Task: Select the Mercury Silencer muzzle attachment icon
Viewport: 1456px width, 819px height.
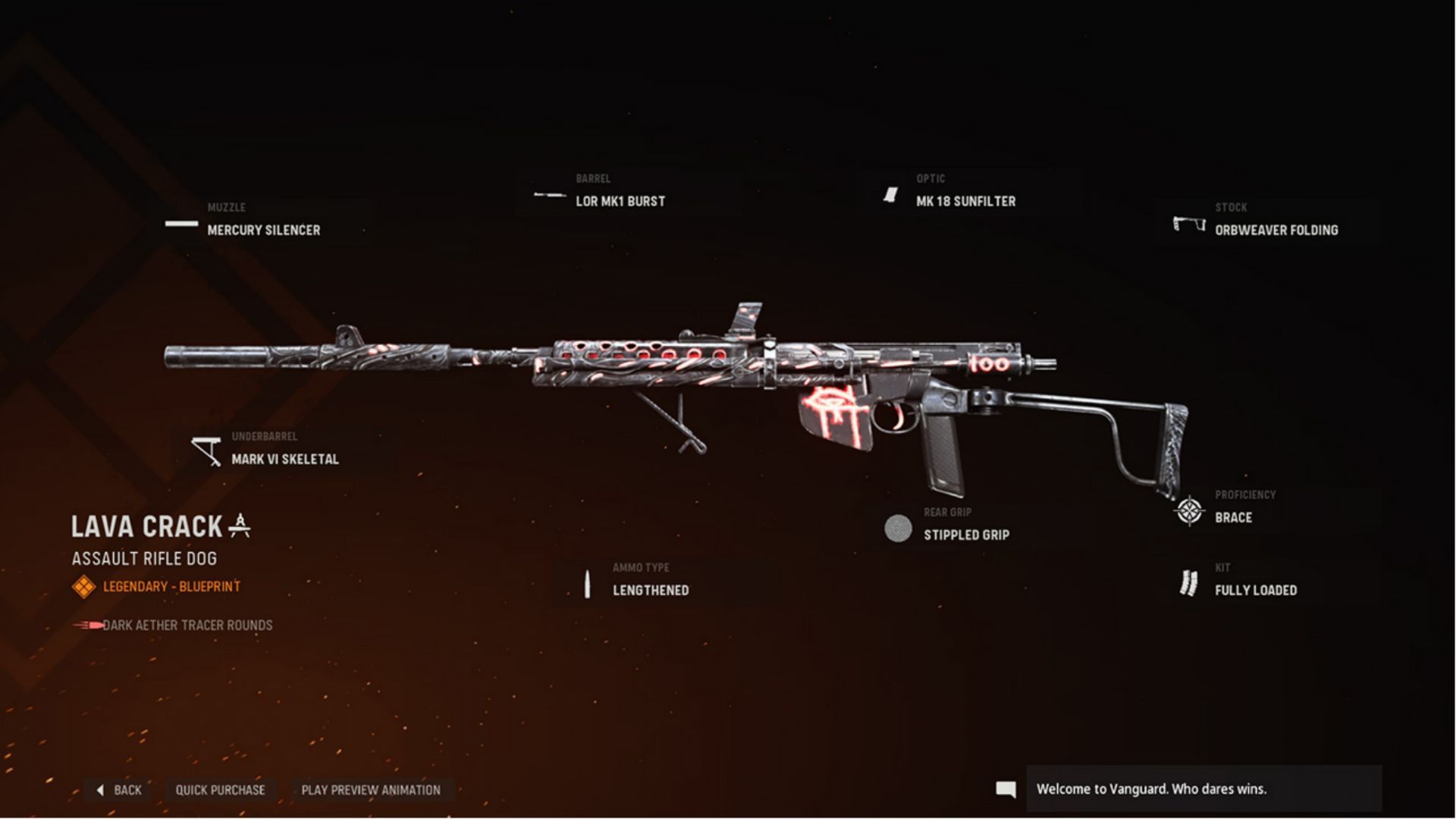Action: click(x=181, y=224)
